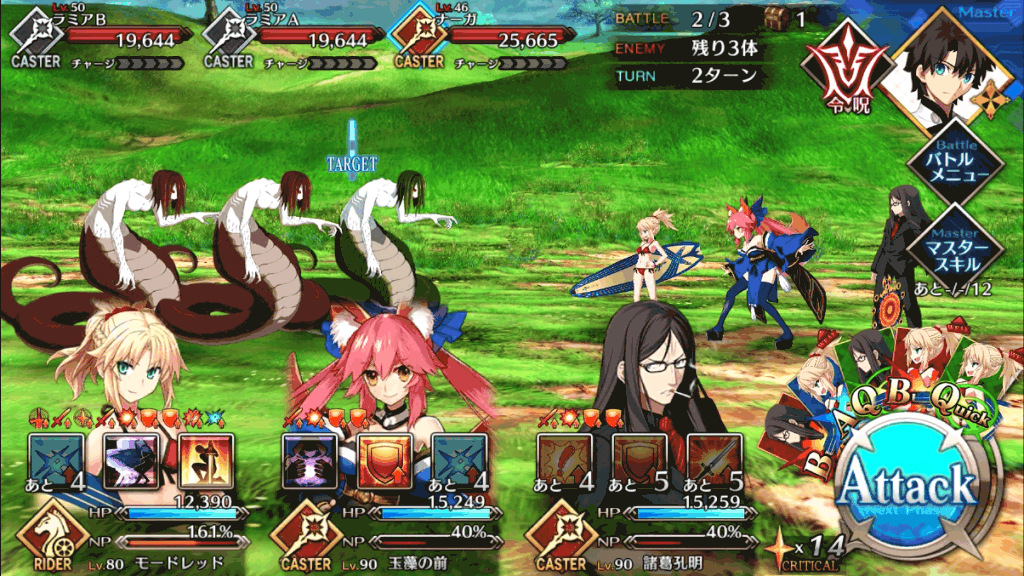Activate Mordred's second skill icon
The height and width of the screenshot is (576, 1024).
pos(131,461)
